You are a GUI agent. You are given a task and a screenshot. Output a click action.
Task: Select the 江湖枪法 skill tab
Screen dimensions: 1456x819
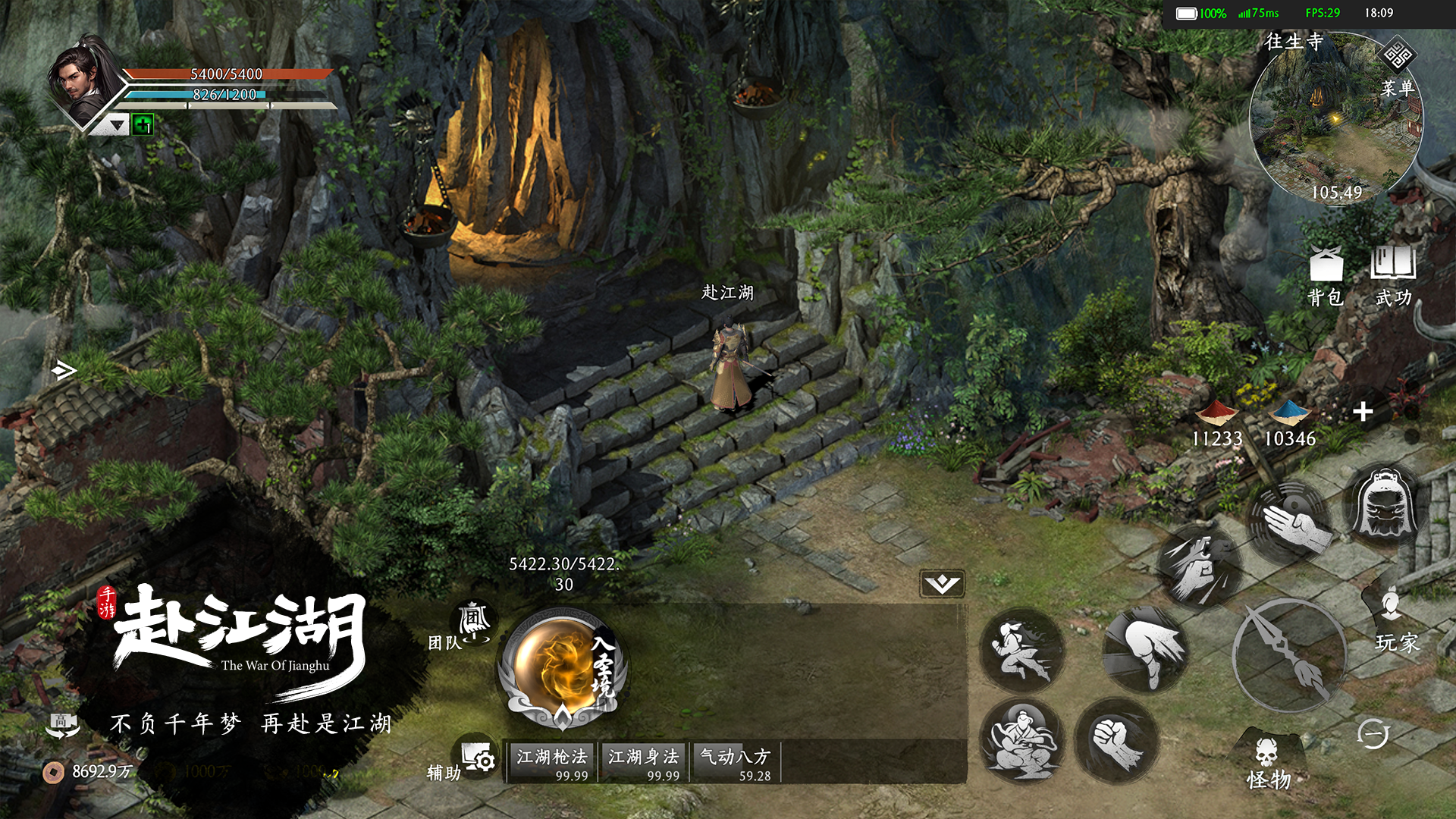tap(552, 762)
